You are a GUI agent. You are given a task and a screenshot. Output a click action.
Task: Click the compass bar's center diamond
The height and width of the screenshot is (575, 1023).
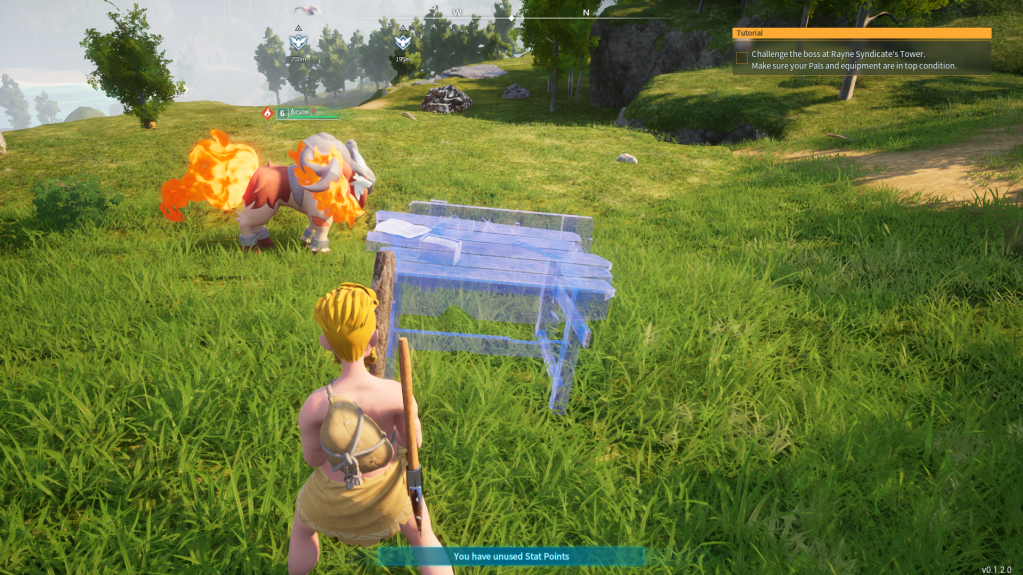coord(511,17)
